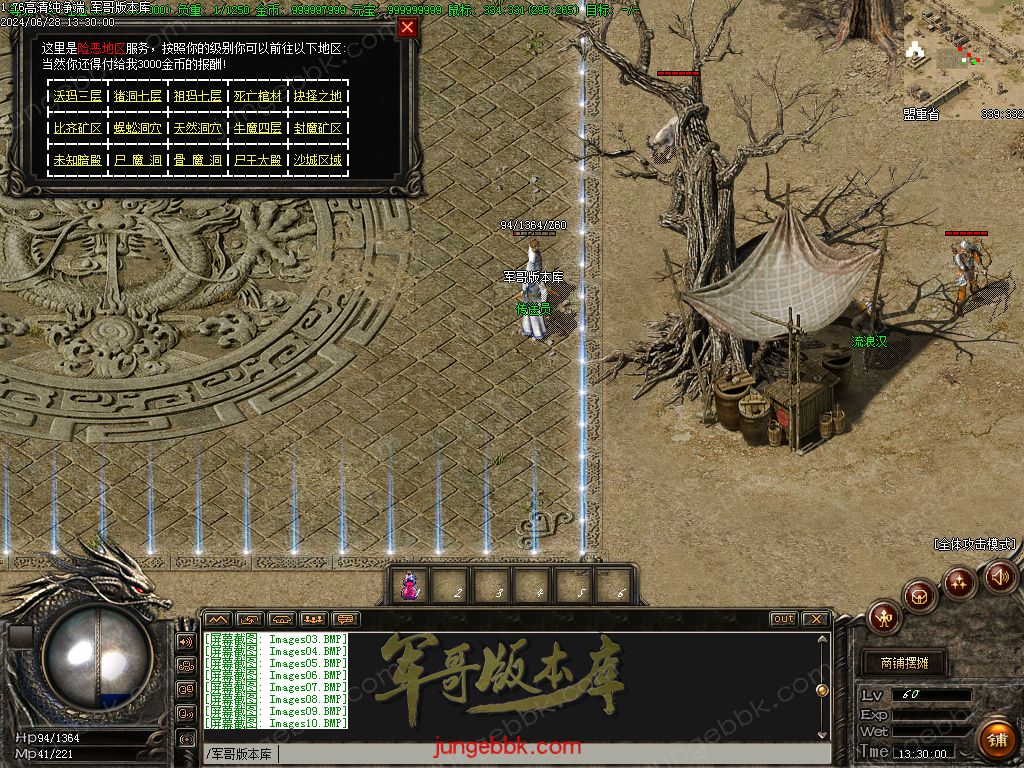The image size is (1024, 768).
Task: Select the 尸王大殿 destination
Action: pos(257,160)
